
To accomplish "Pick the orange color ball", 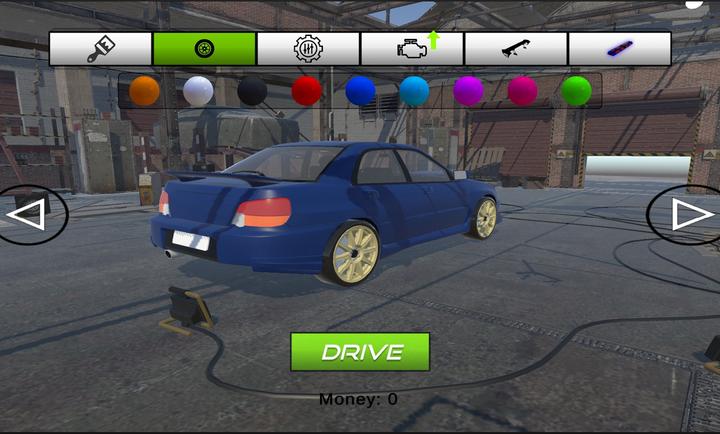I will click(144, 91).
